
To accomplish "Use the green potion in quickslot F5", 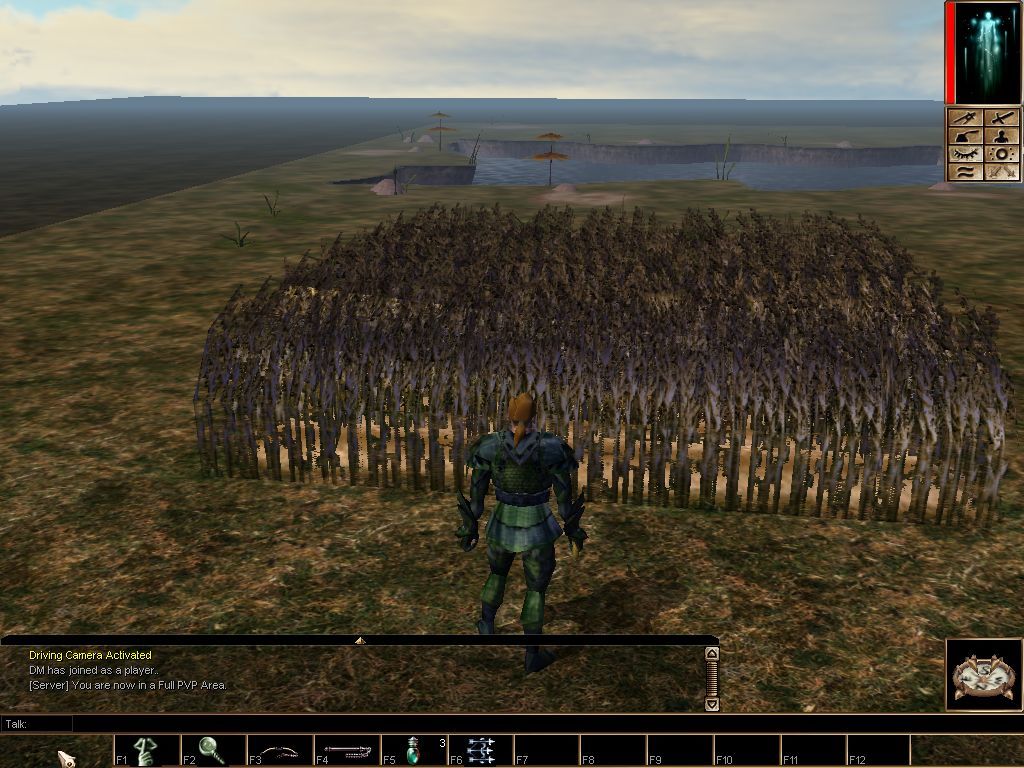I will point(414,750).
